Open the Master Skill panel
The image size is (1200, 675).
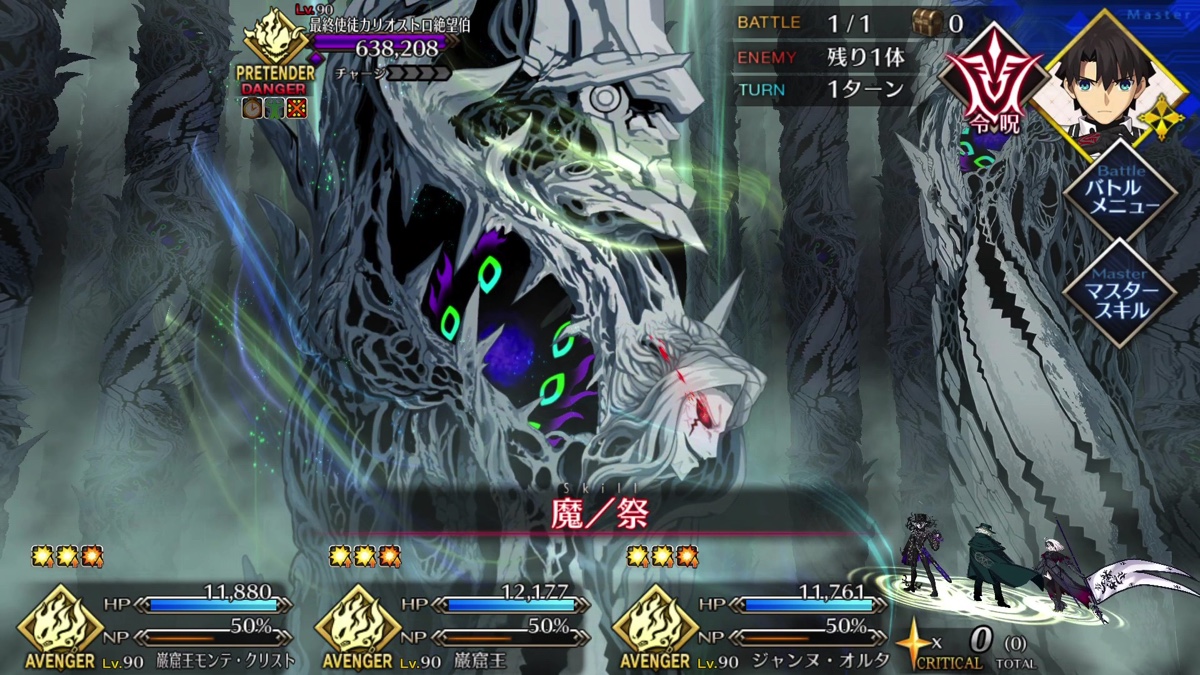(1117, 291)
